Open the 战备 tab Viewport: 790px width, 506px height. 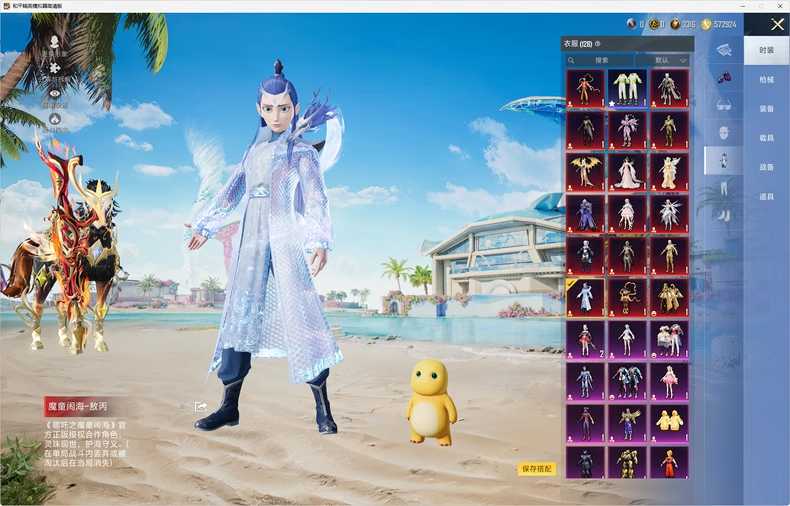(x=766, y=167)
